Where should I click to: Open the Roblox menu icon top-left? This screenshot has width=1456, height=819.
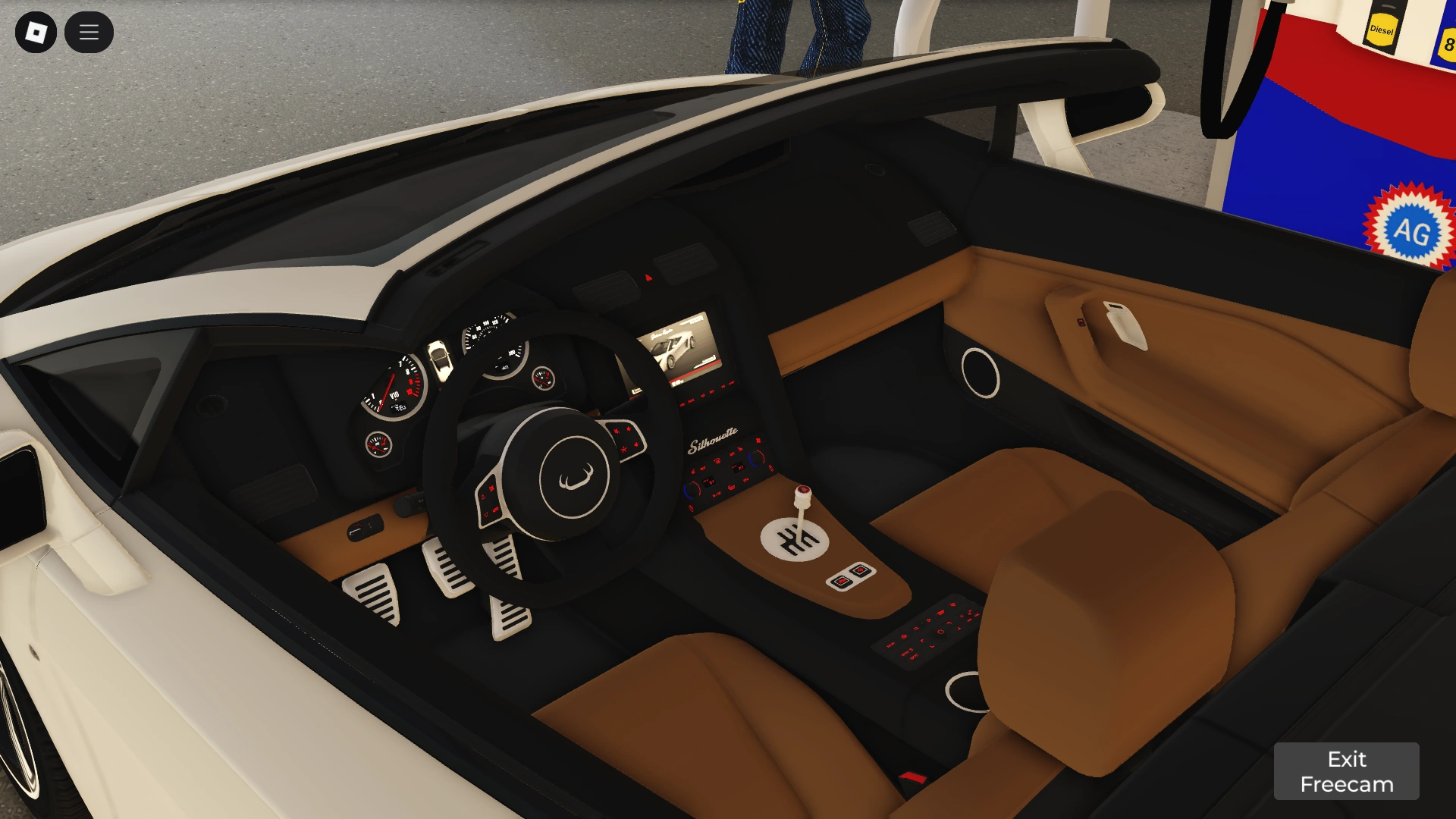click(x=38, y=32)
